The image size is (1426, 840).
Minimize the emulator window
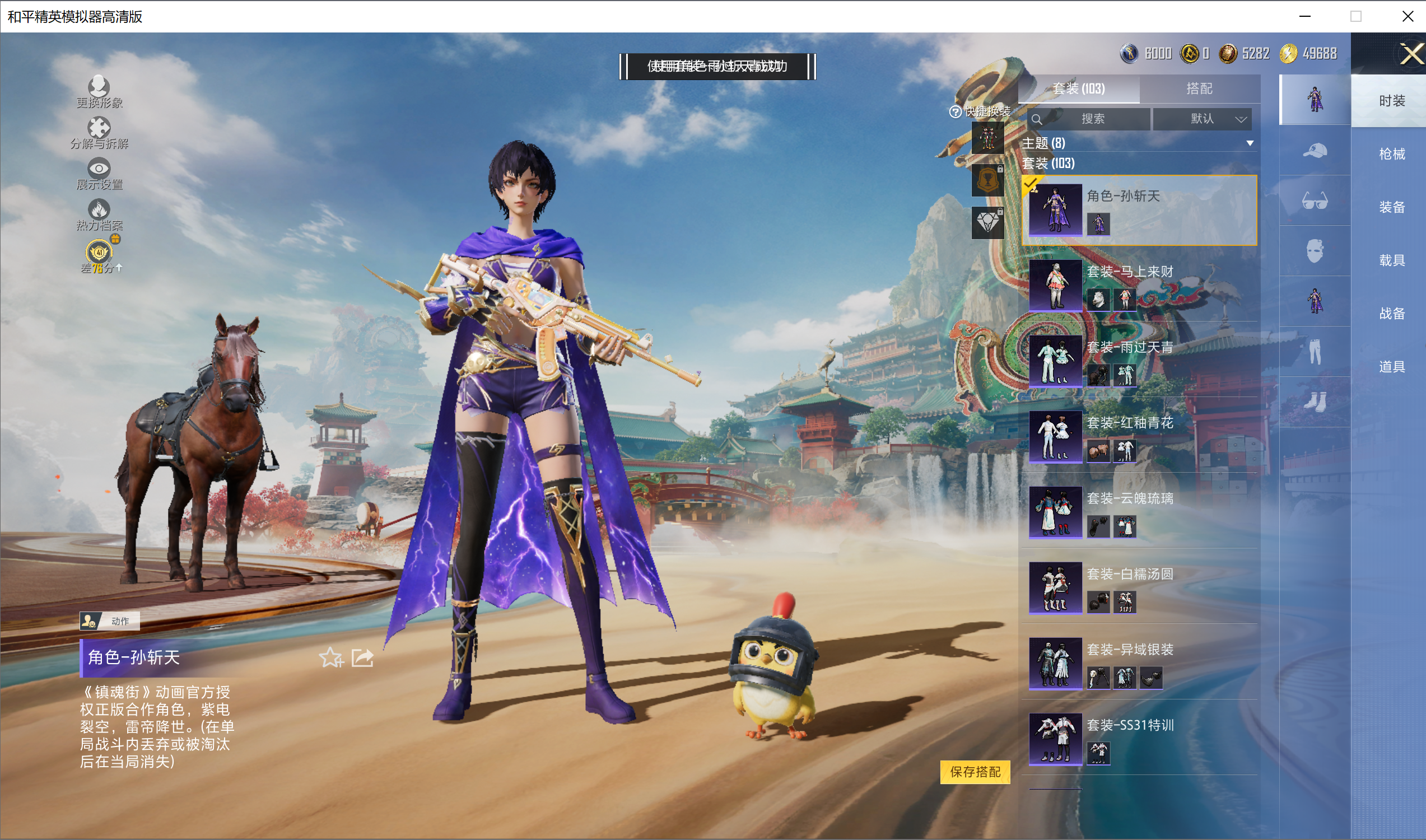(1305, 16)
